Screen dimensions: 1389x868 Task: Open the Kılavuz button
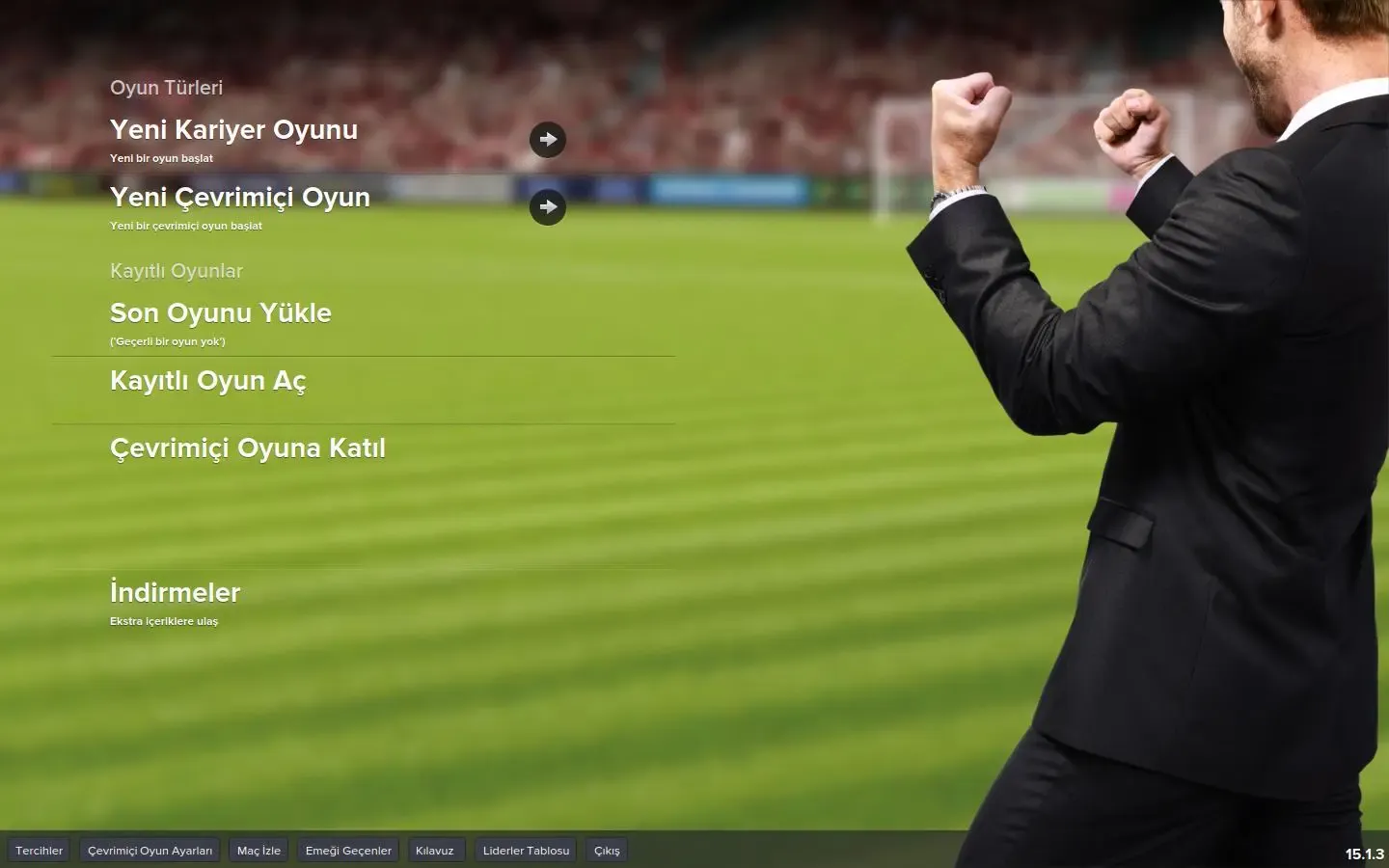click(x=435, y=851)
